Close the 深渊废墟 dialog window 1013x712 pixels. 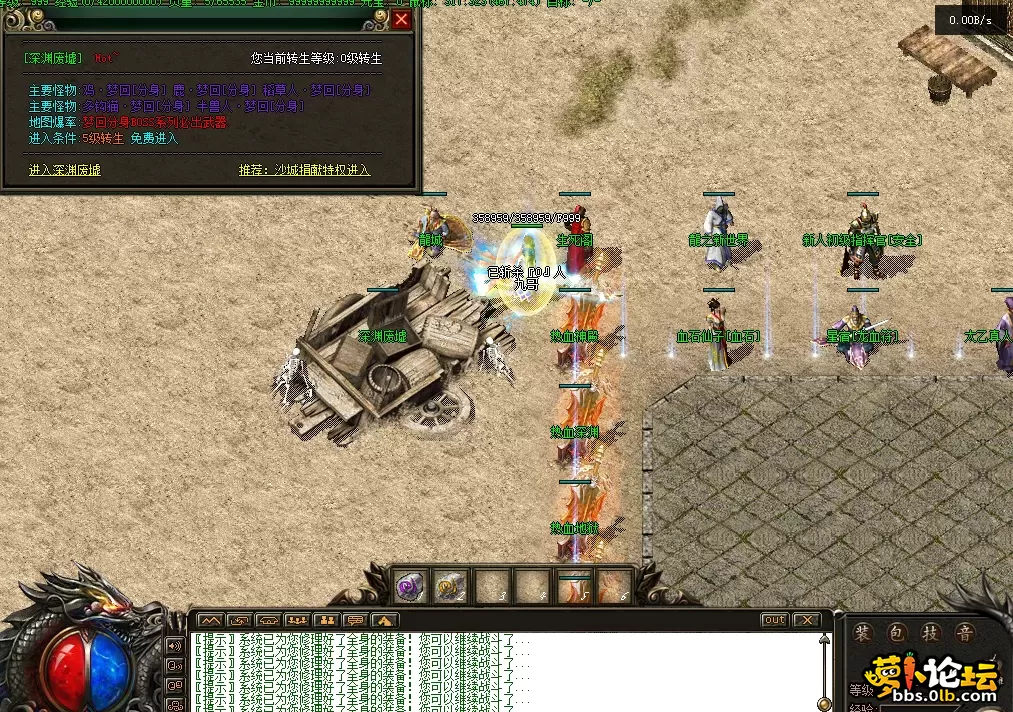click(401, 19)
